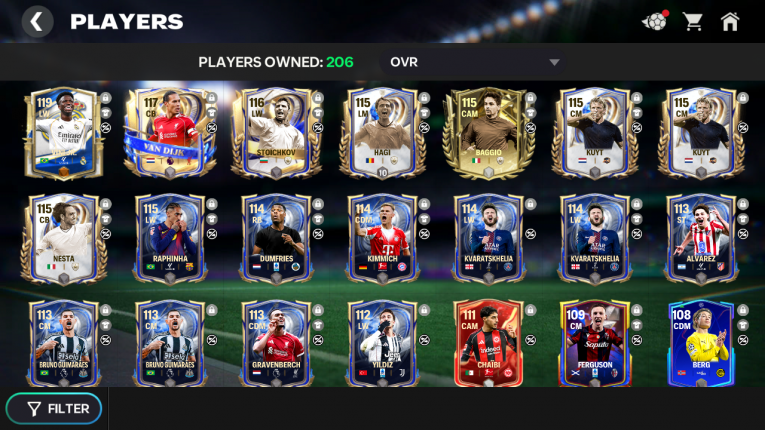This screenshot has width=765, height=430.
Task: Choose the Raphinha card
Action: pos(168,238)
